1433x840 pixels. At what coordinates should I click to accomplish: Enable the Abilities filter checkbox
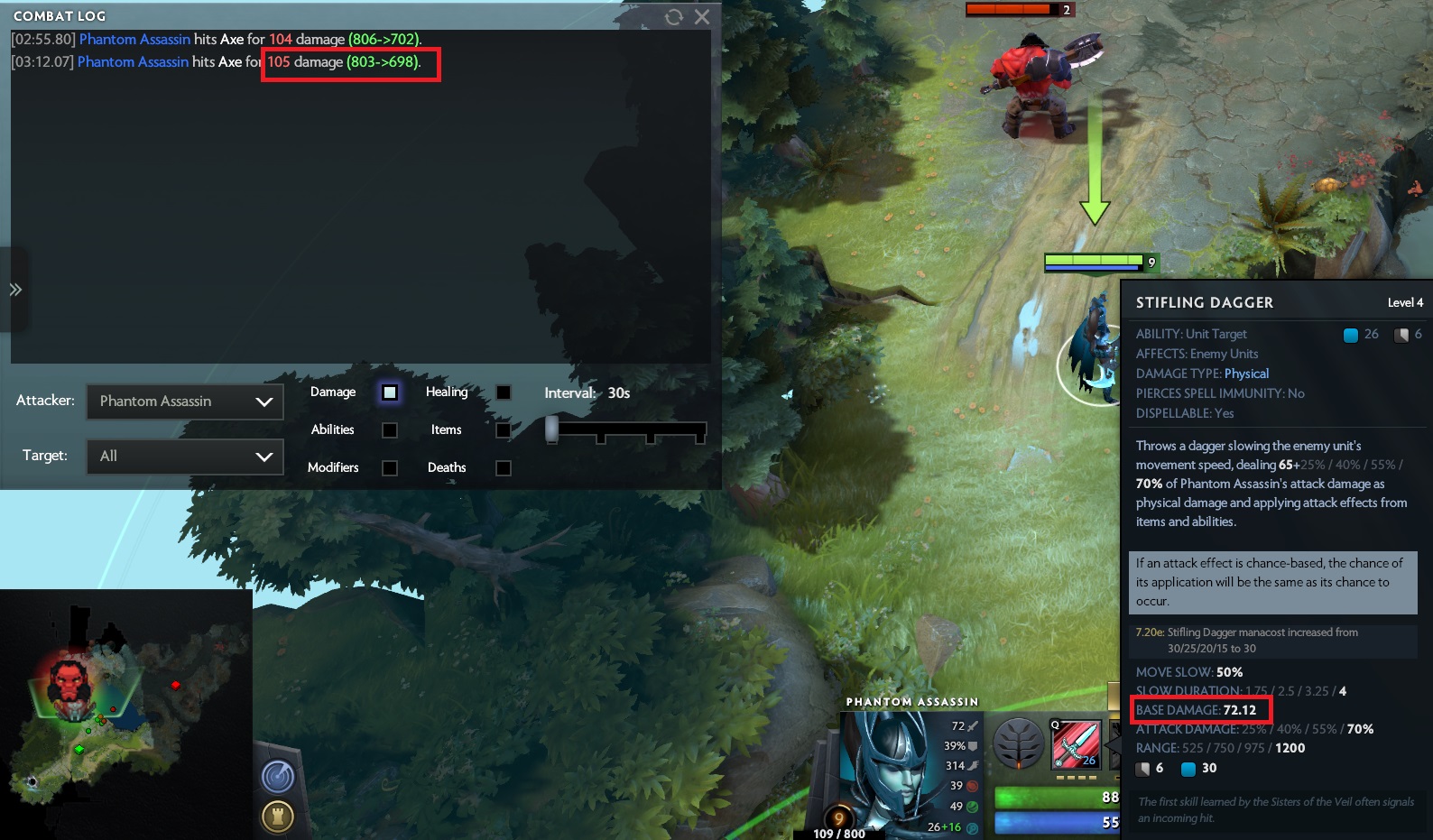[x=390, y=430]
